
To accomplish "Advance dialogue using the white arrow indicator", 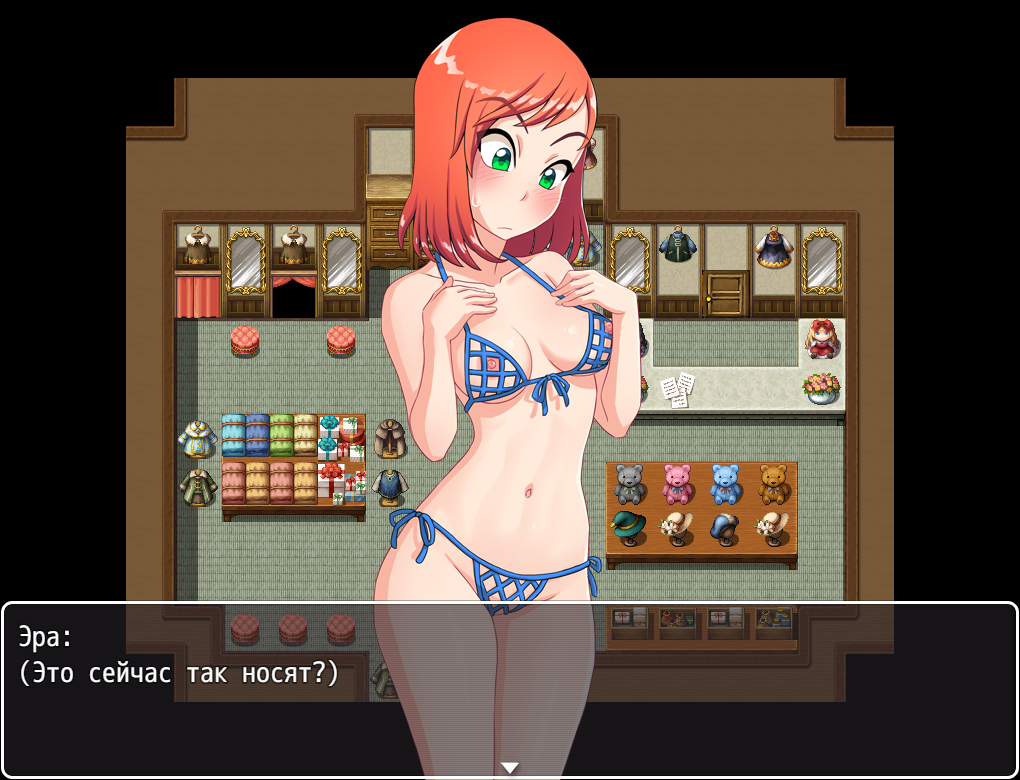I will click(x=510, y=767).
